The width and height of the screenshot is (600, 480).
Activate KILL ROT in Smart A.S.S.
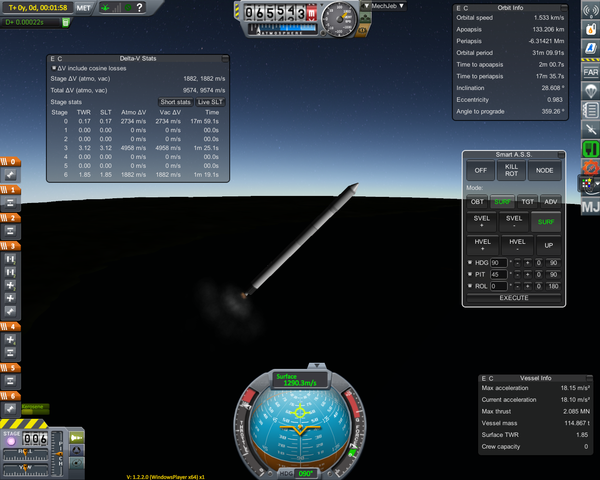pyautogui.click(x=512, y=171)
